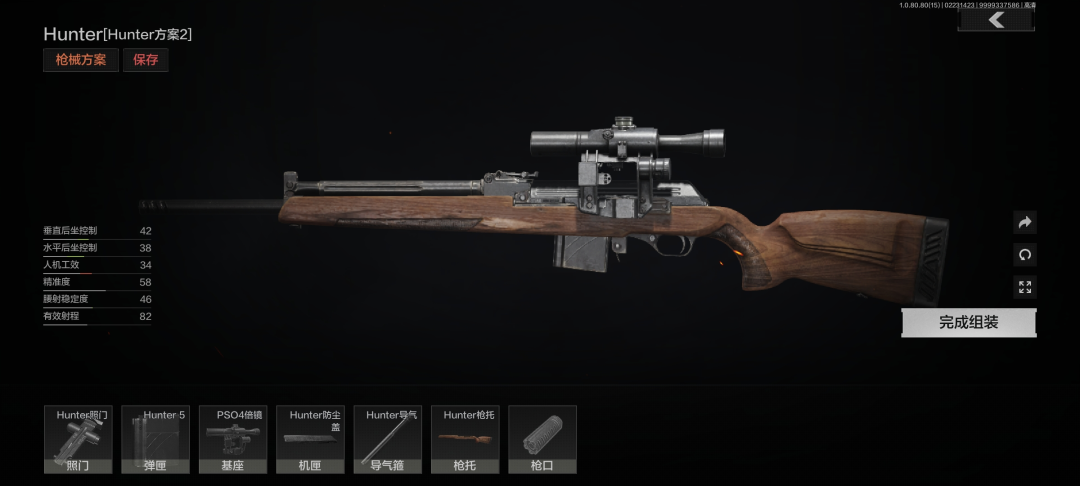
Task: Choose the 枪托 stock slot
Action: point(465,439)
